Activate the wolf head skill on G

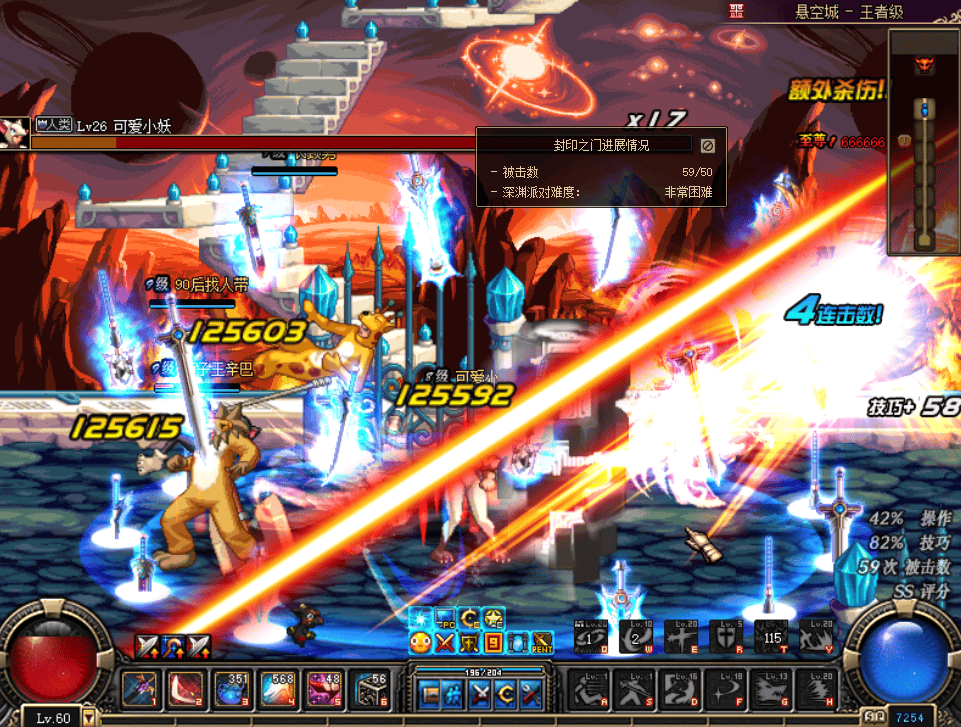click(x=771, y=689)
